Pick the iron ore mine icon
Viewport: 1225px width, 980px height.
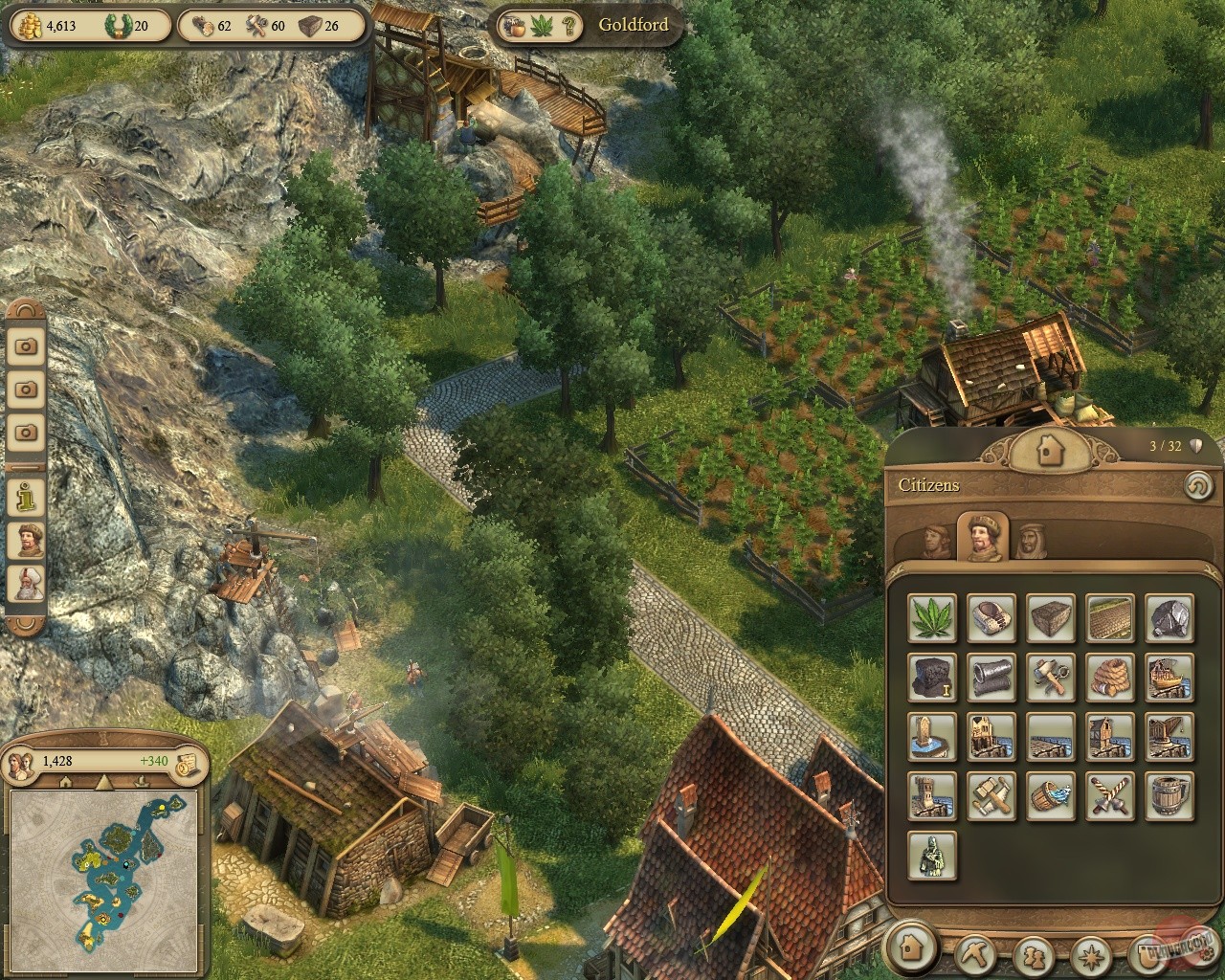[1169, 617]
